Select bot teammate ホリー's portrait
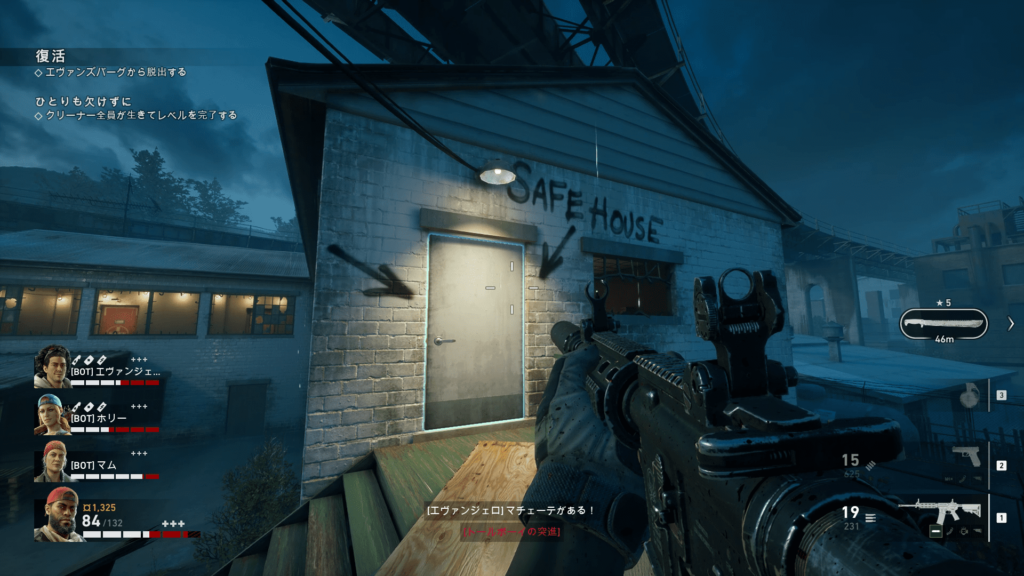1024x576 pixels. tap(52, 414)
